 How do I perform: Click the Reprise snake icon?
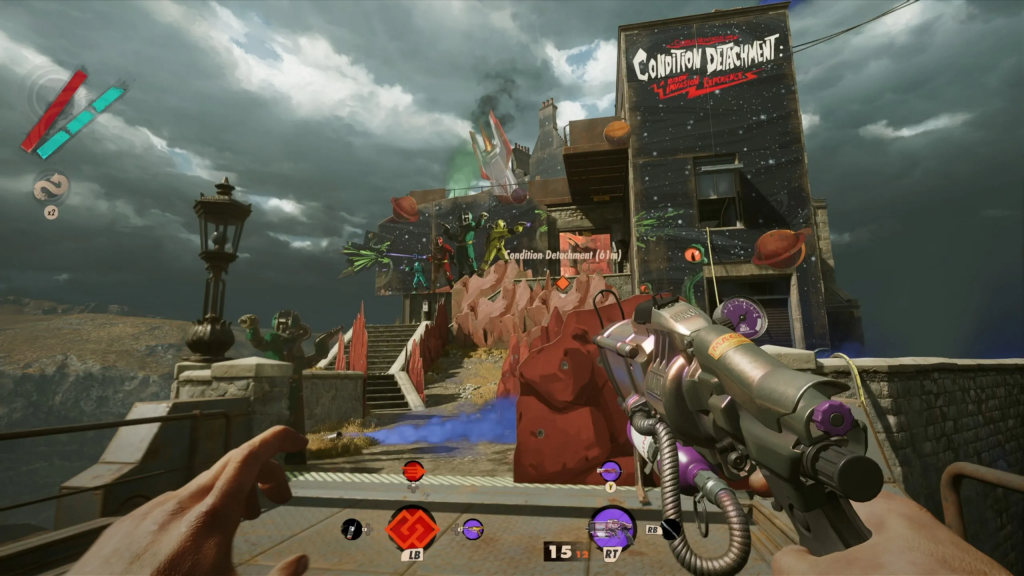click(50, 188)
